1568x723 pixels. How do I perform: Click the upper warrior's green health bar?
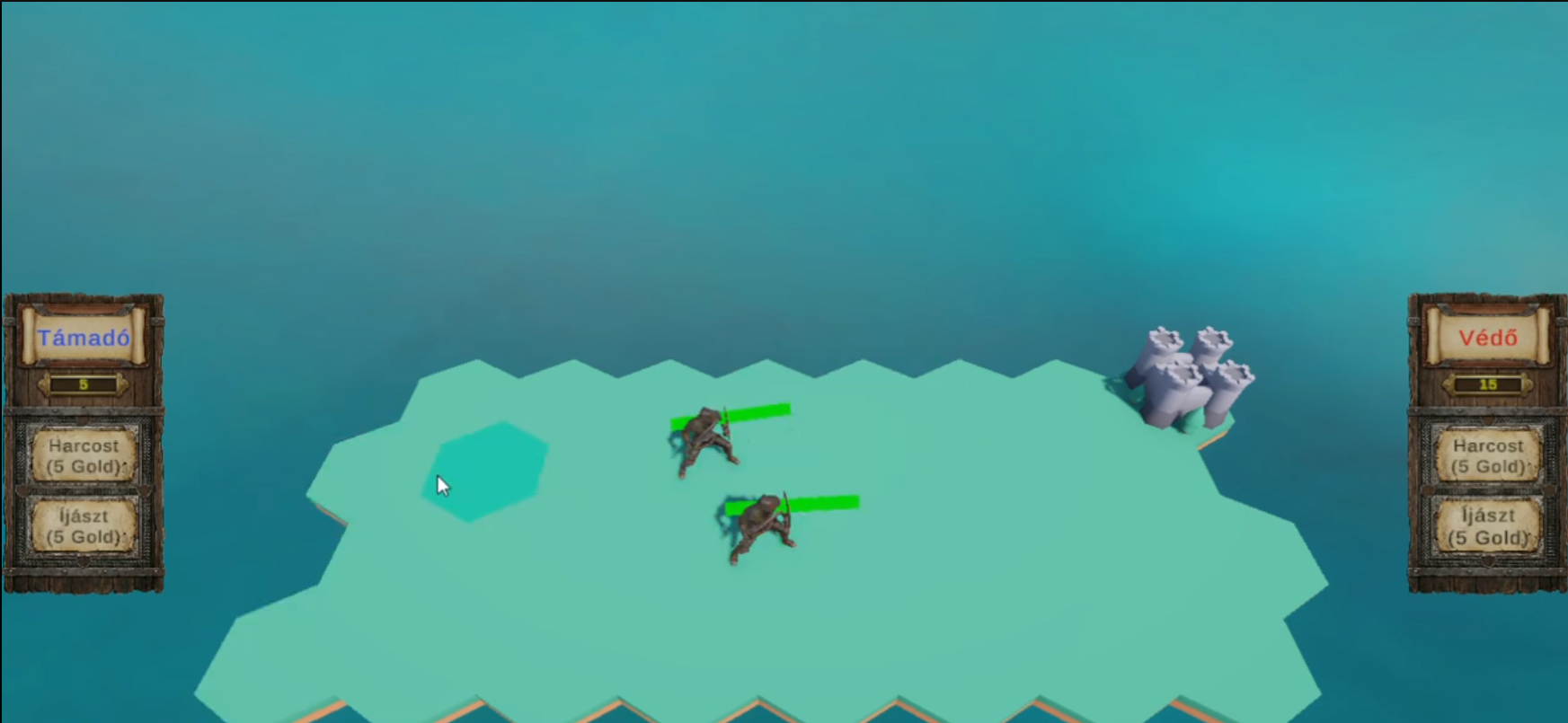point(759,413)
